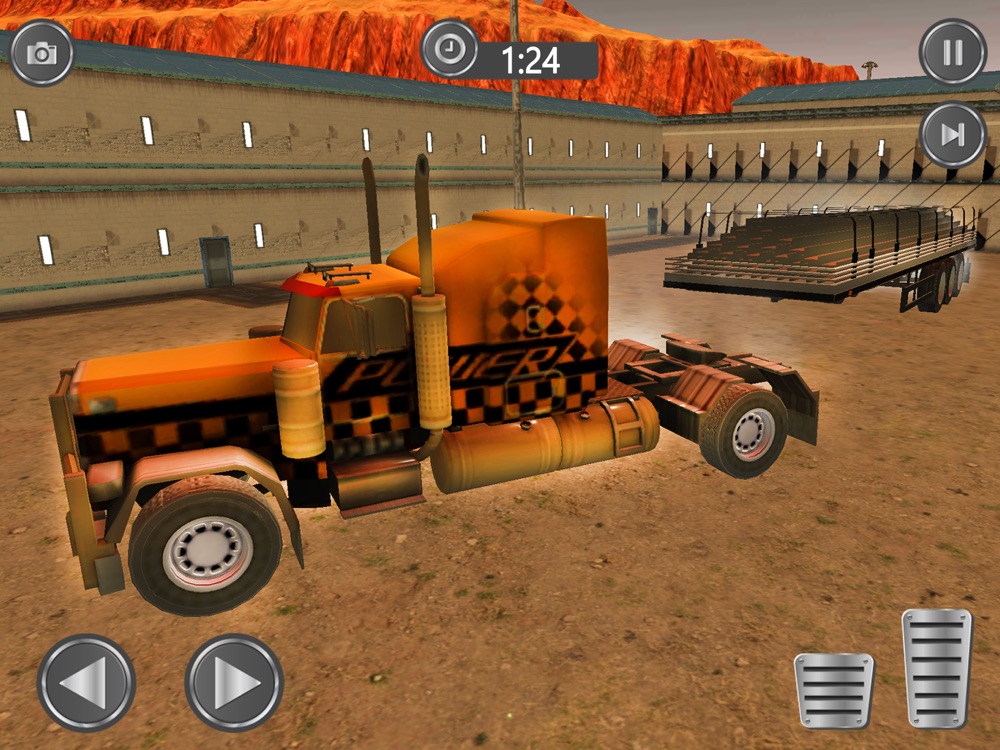Steer right with the arrow button
The height and width of the screenshot is (750, 1000).
click(234, 682)
